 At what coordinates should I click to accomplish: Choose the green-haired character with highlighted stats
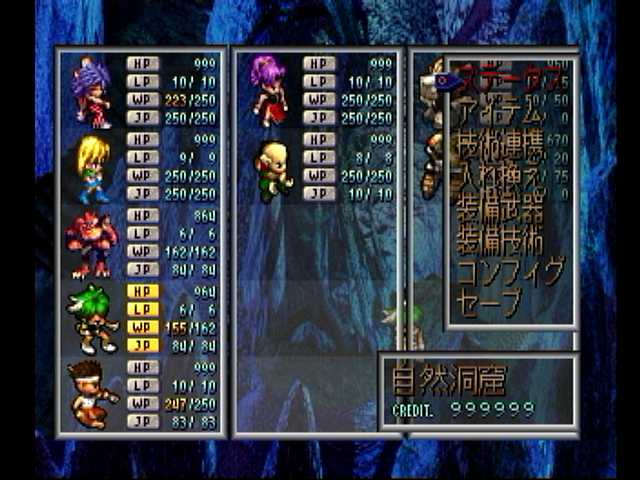(92, 318)
